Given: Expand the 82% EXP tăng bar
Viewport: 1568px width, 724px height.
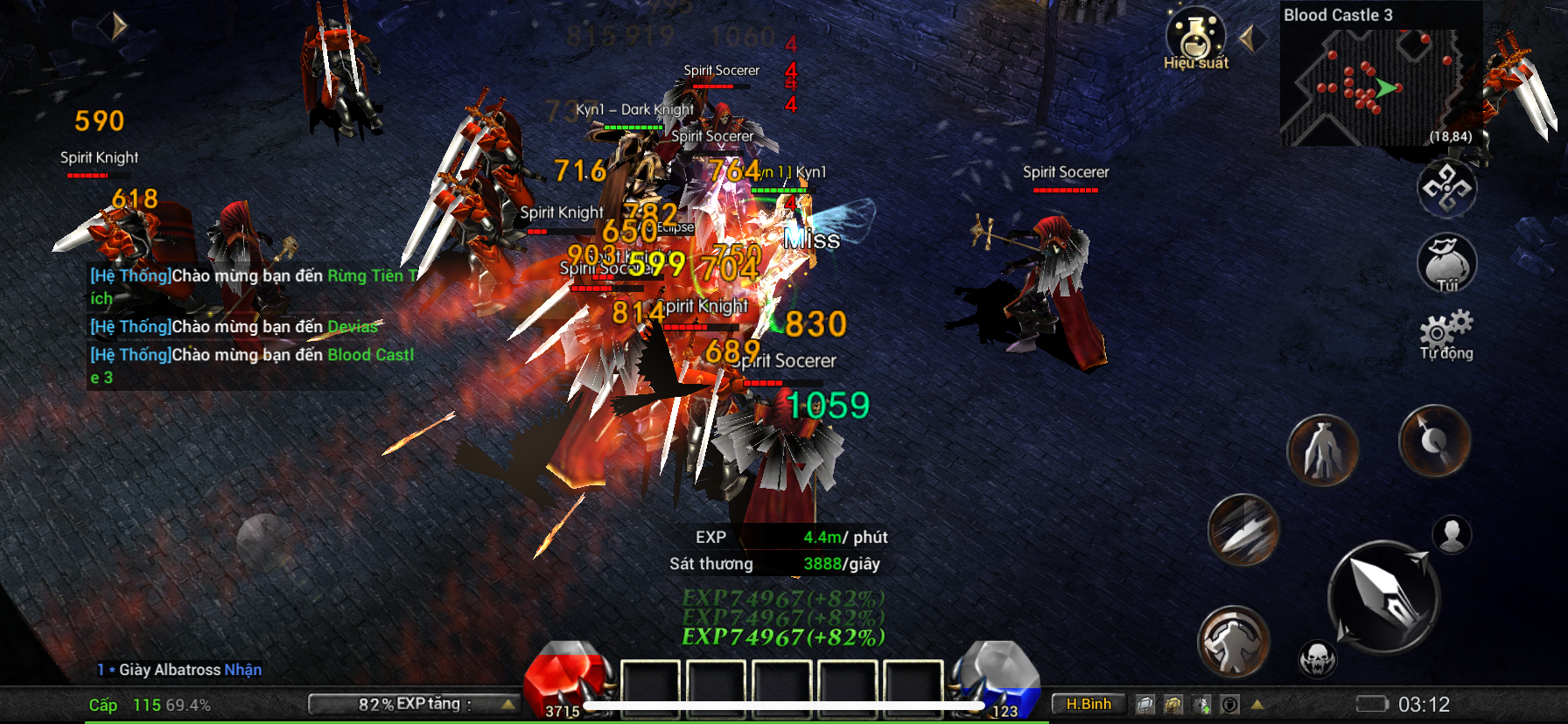Looking at the screenshot, I should pos(414,704).
